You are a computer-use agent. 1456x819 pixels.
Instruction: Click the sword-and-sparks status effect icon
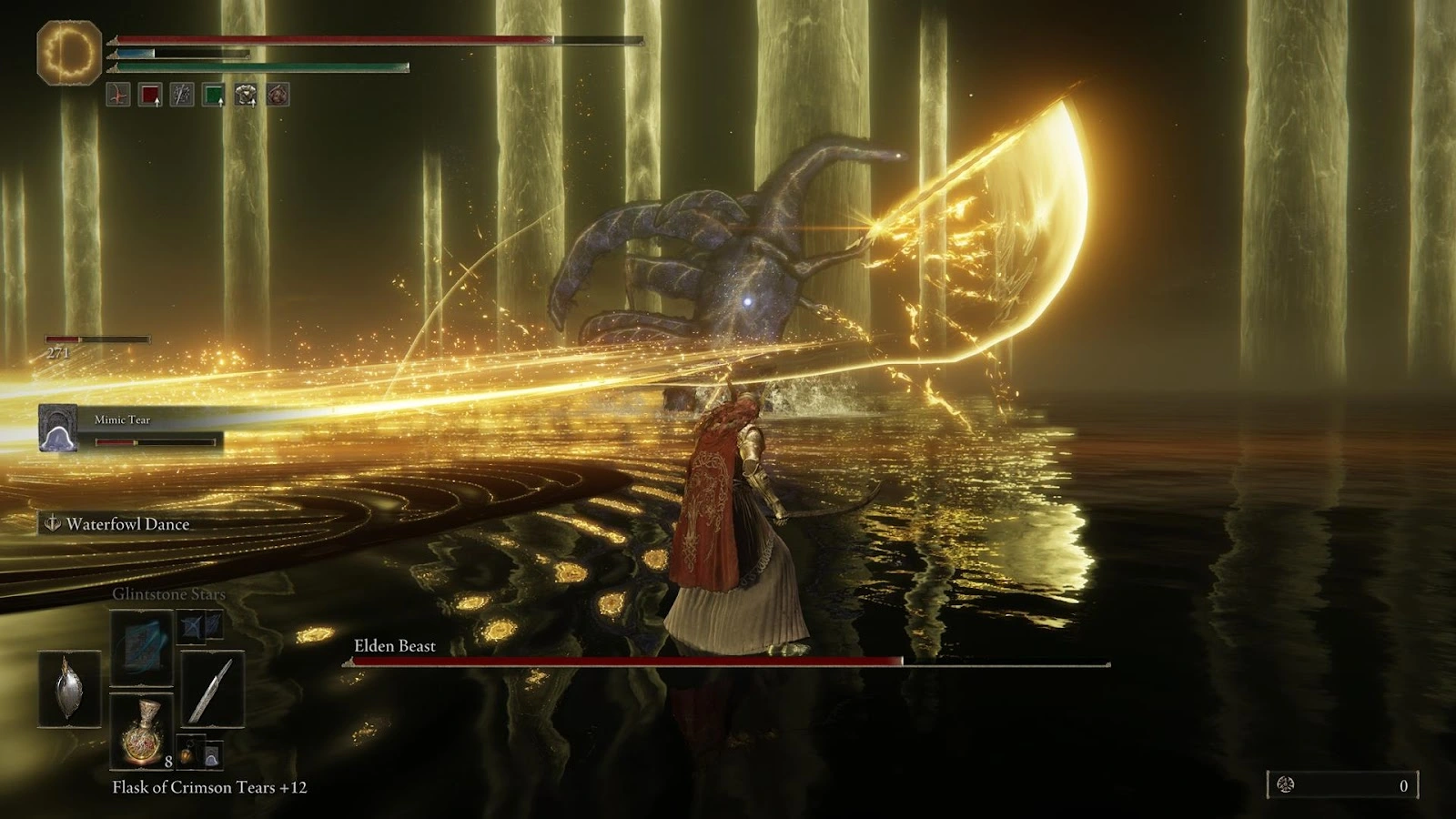182,95
